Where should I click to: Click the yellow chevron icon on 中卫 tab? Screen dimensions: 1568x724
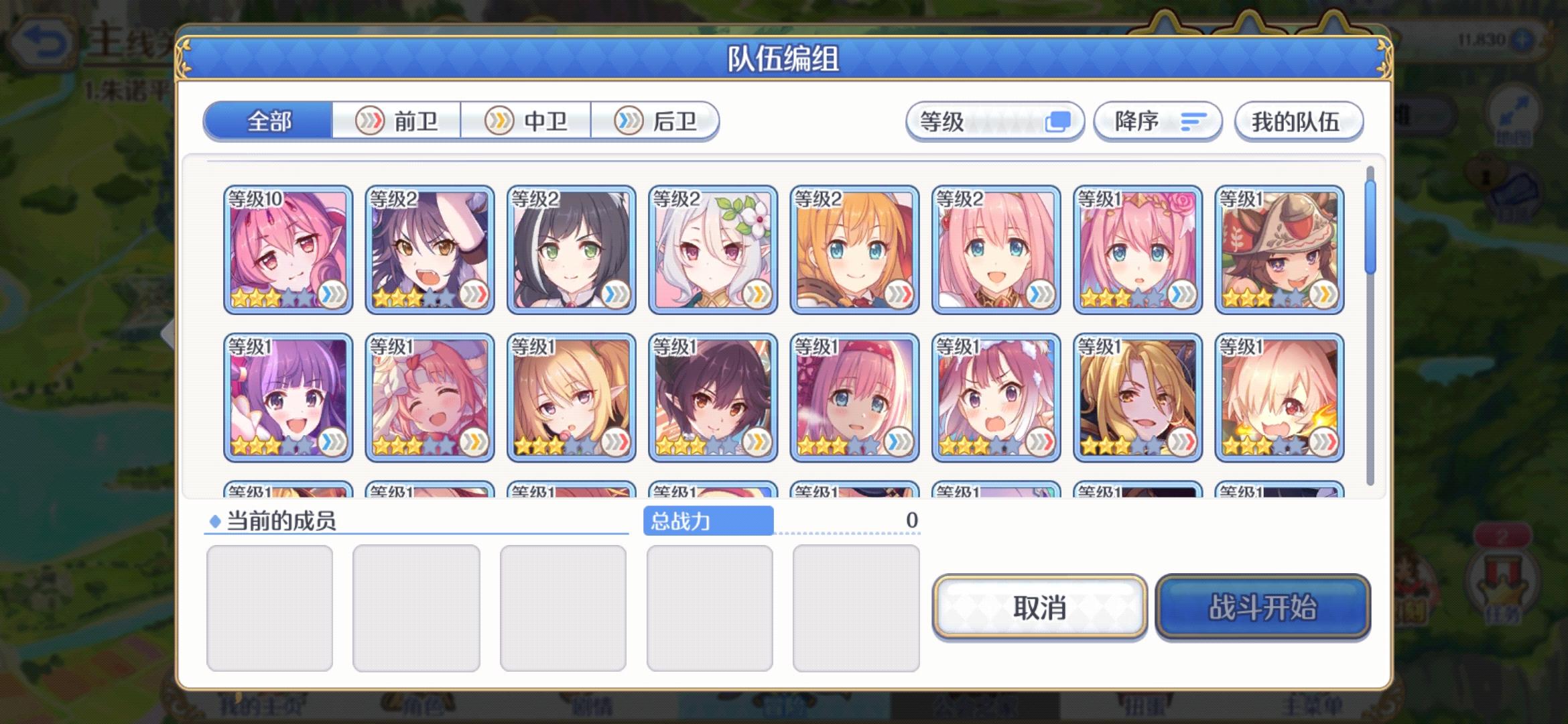pyautogui.click(x=499, y=121)
